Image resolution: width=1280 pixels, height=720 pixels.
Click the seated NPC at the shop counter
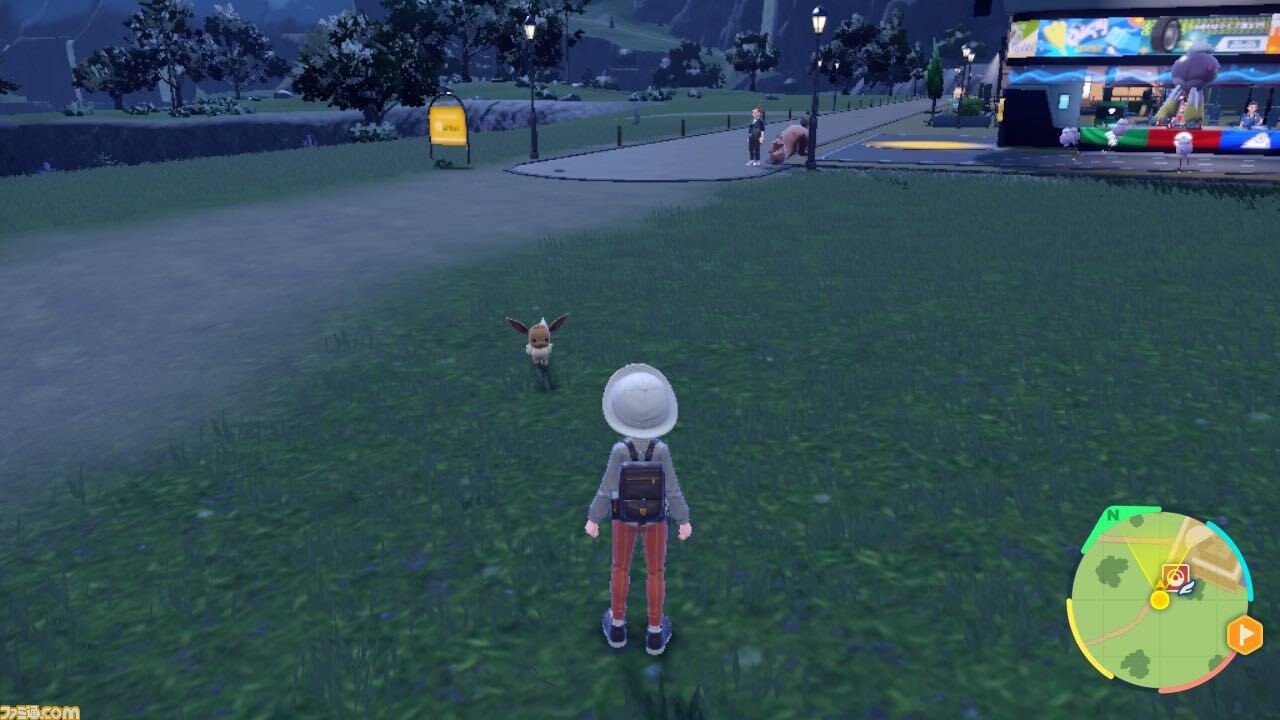pyautogui.click(x=1251, y=114)
